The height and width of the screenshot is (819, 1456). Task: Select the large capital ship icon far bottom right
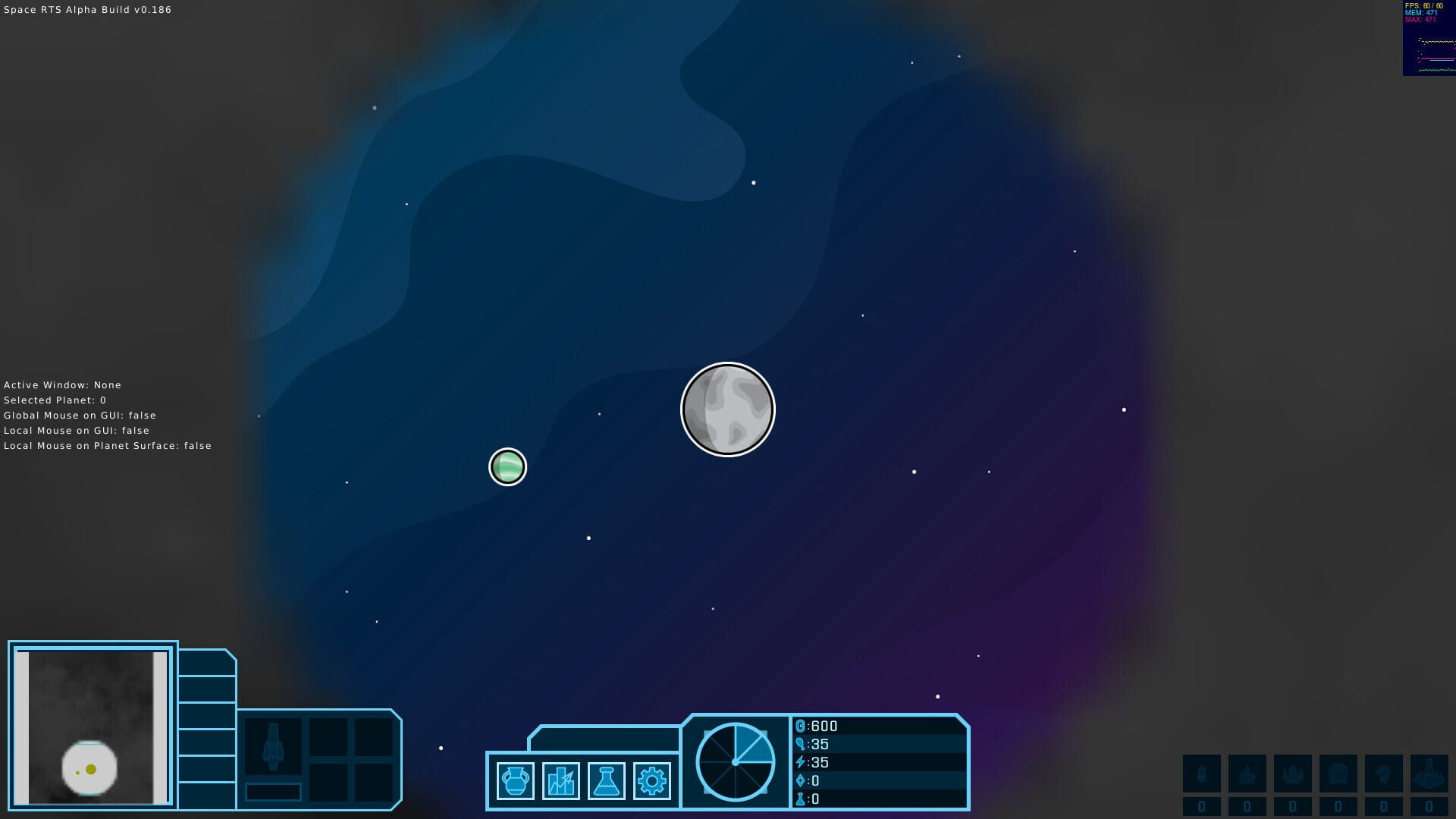tap(1429, 773)
